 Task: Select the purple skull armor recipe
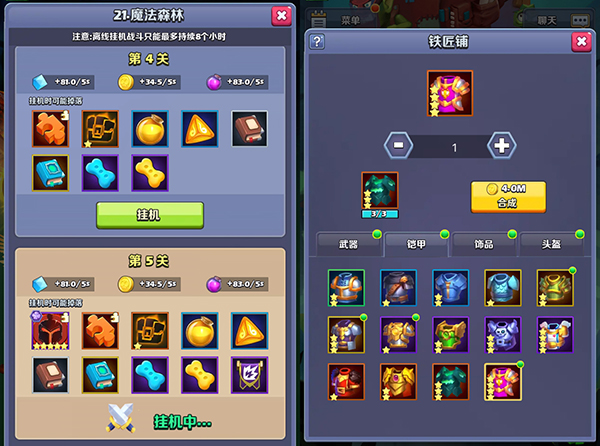[502, 334]
